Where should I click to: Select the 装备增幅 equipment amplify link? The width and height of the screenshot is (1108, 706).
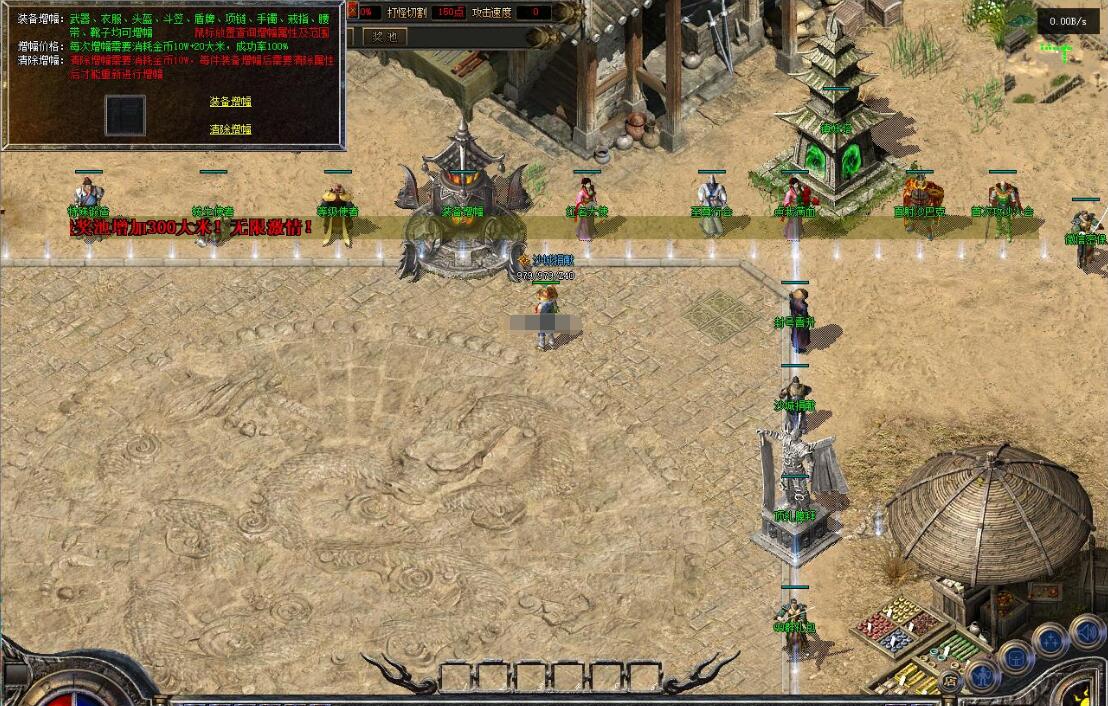point(230,102)
